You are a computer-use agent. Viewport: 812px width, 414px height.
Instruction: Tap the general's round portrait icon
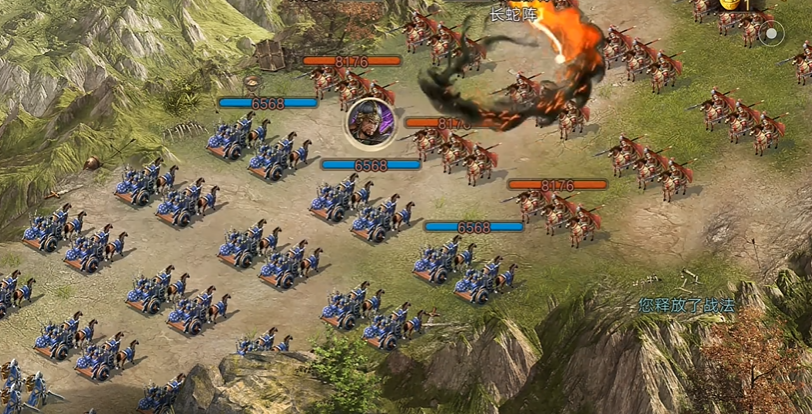369,123
